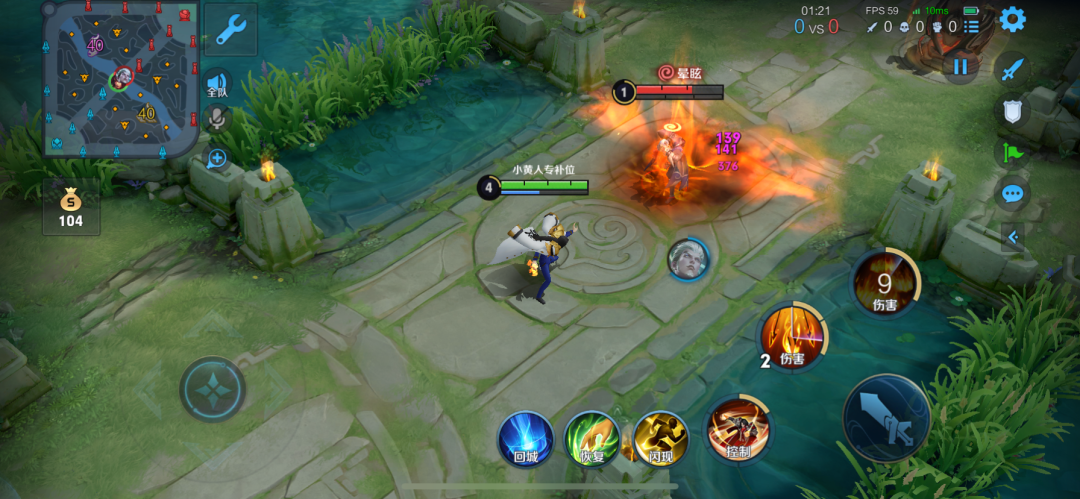Send the sword attack signal
This screenshot has height=499, width=1080.
point(1012,69)
